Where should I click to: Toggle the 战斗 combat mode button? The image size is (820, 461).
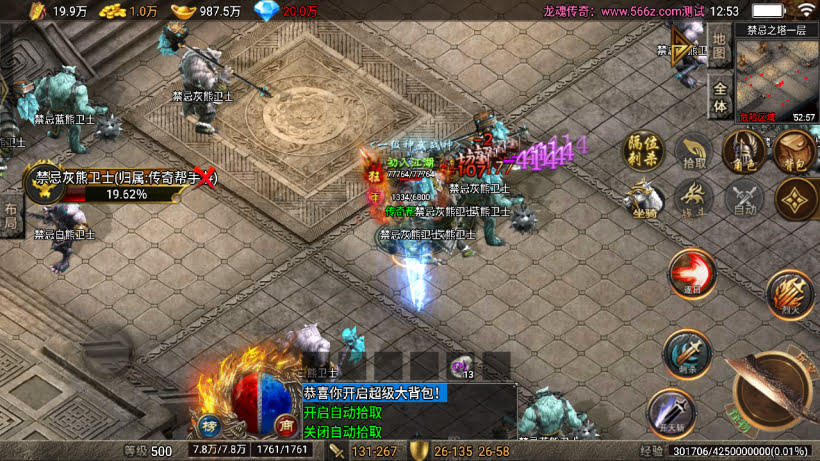692,197
